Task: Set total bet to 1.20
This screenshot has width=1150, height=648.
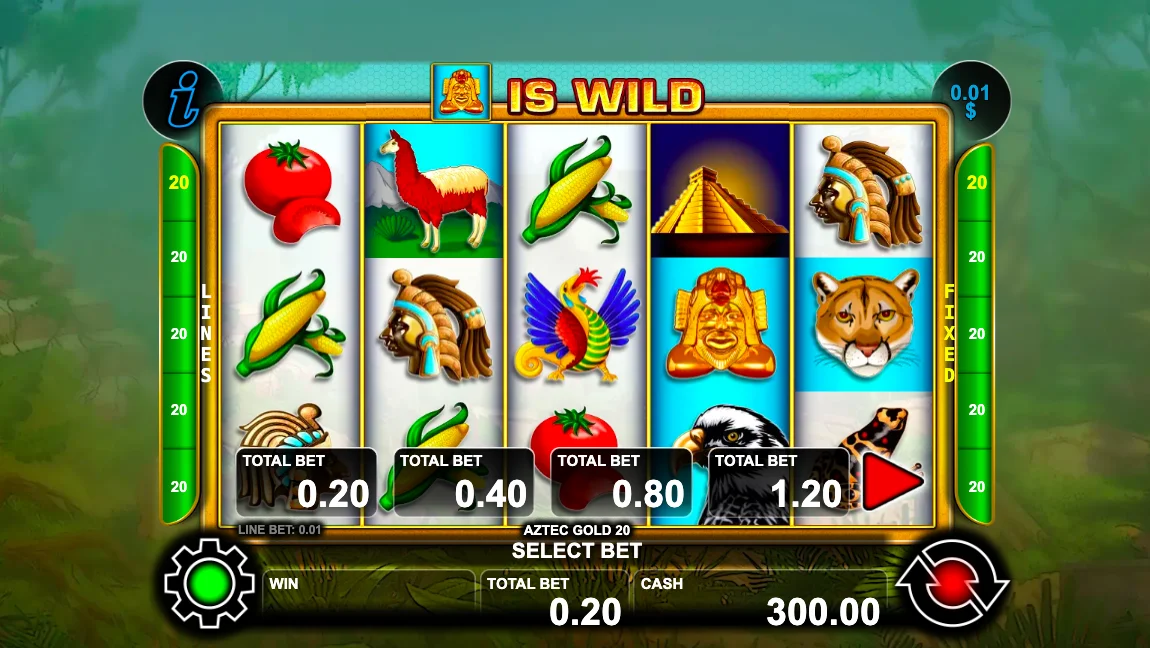Action: coord(778,482)
